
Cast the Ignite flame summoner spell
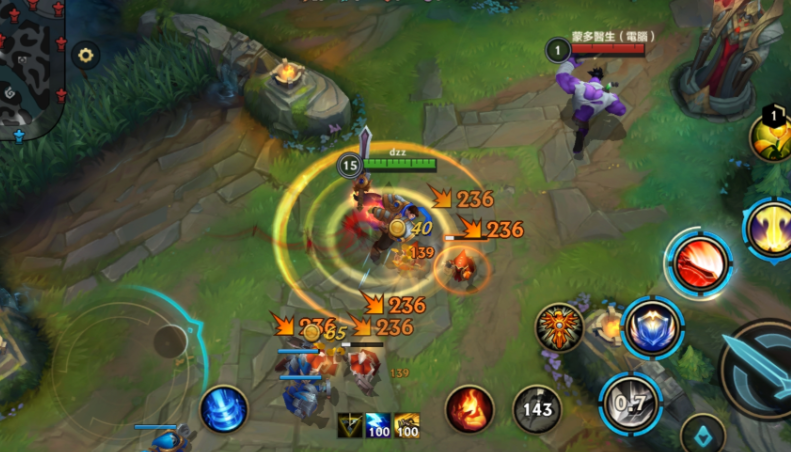pyautogui.click(x=469, y=409)
